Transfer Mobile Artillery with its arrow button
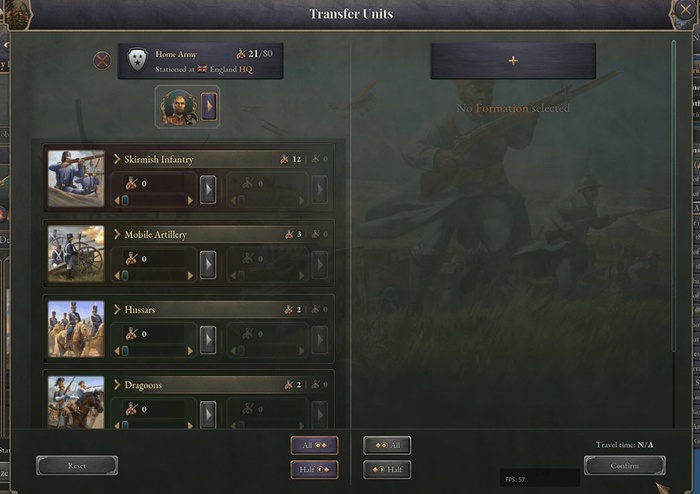 208,264
